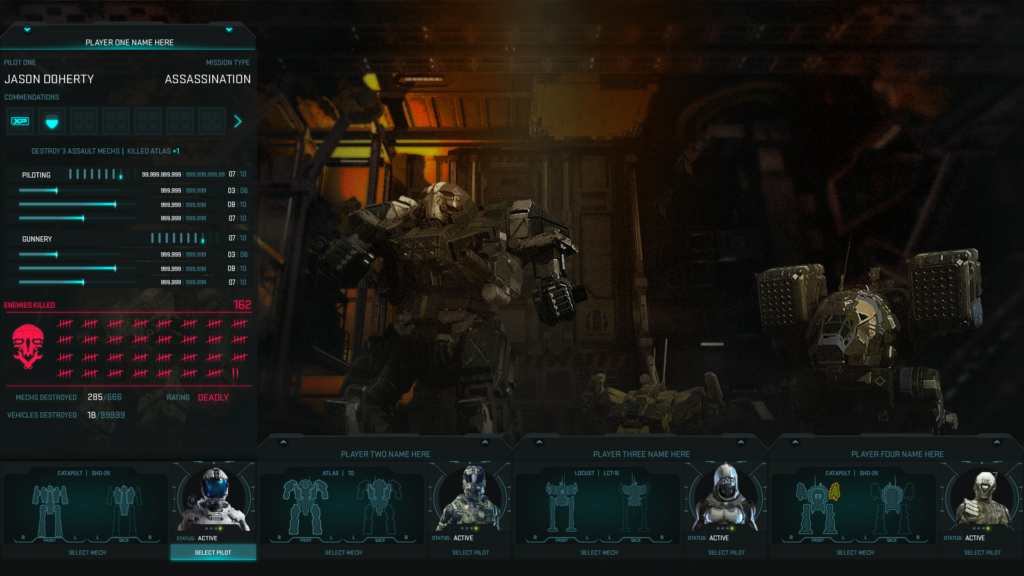The image size is (1024, 576).
Task: Select the XP commendation badge
Action: pyautogui.click(x=20, y=122)
